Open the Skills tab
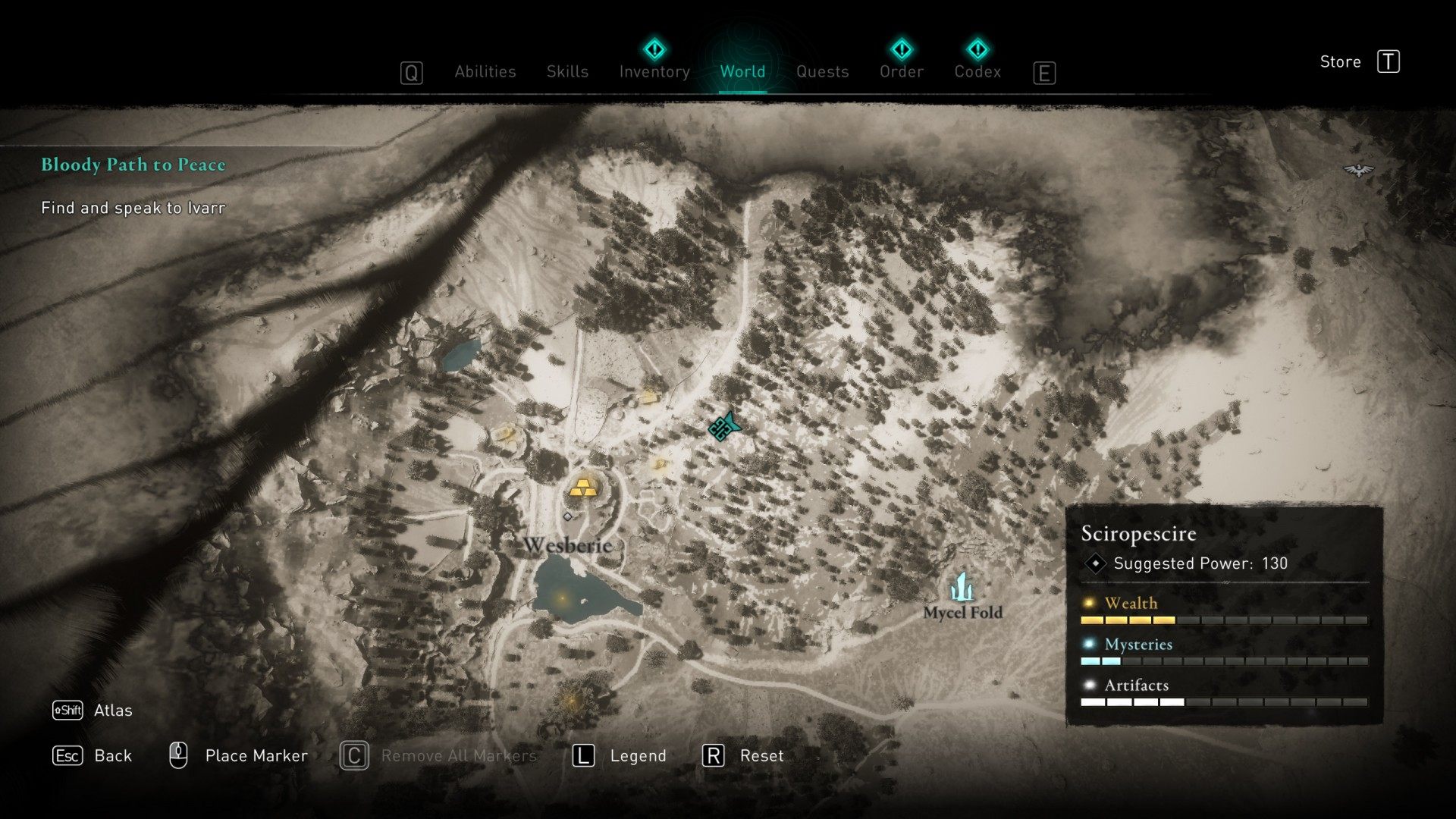1456x819 pixels. tap(567, 71)
